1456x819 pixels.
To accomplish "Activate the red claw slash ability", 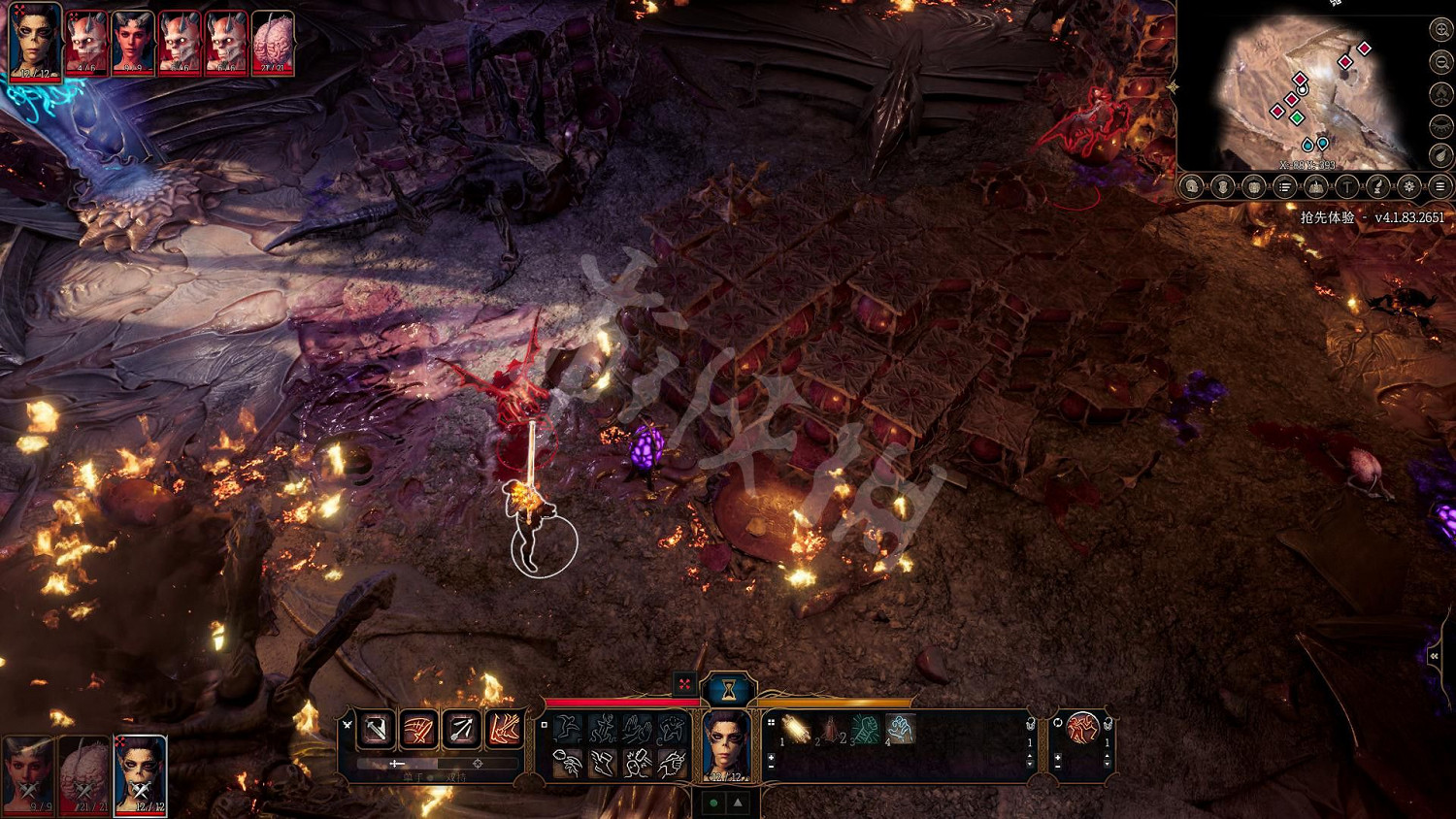I will pyautogui.click(x=419, y=729).
